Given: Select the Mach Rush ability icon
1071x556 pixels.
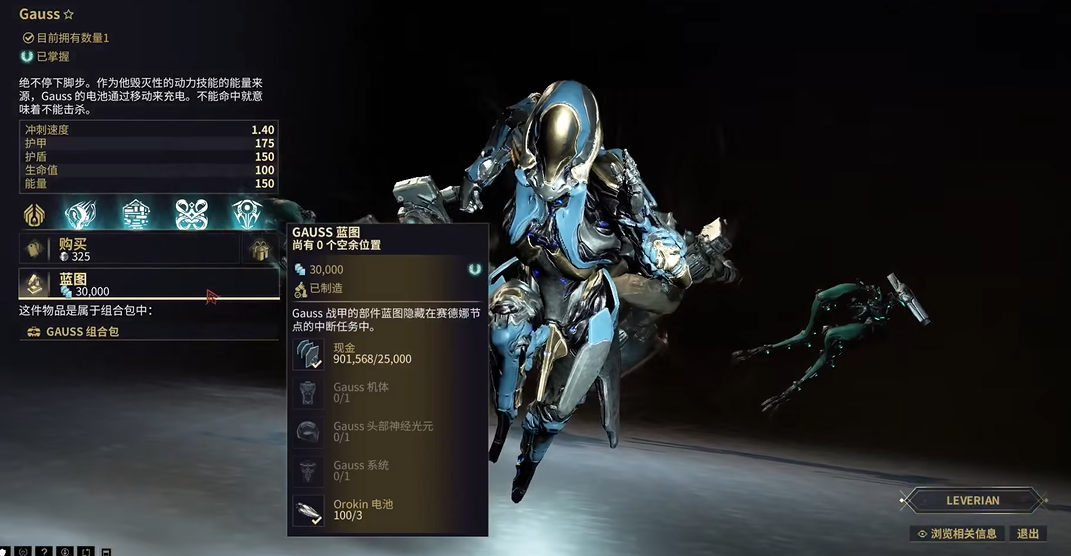Looking at the screenshot, I should 80,214.
